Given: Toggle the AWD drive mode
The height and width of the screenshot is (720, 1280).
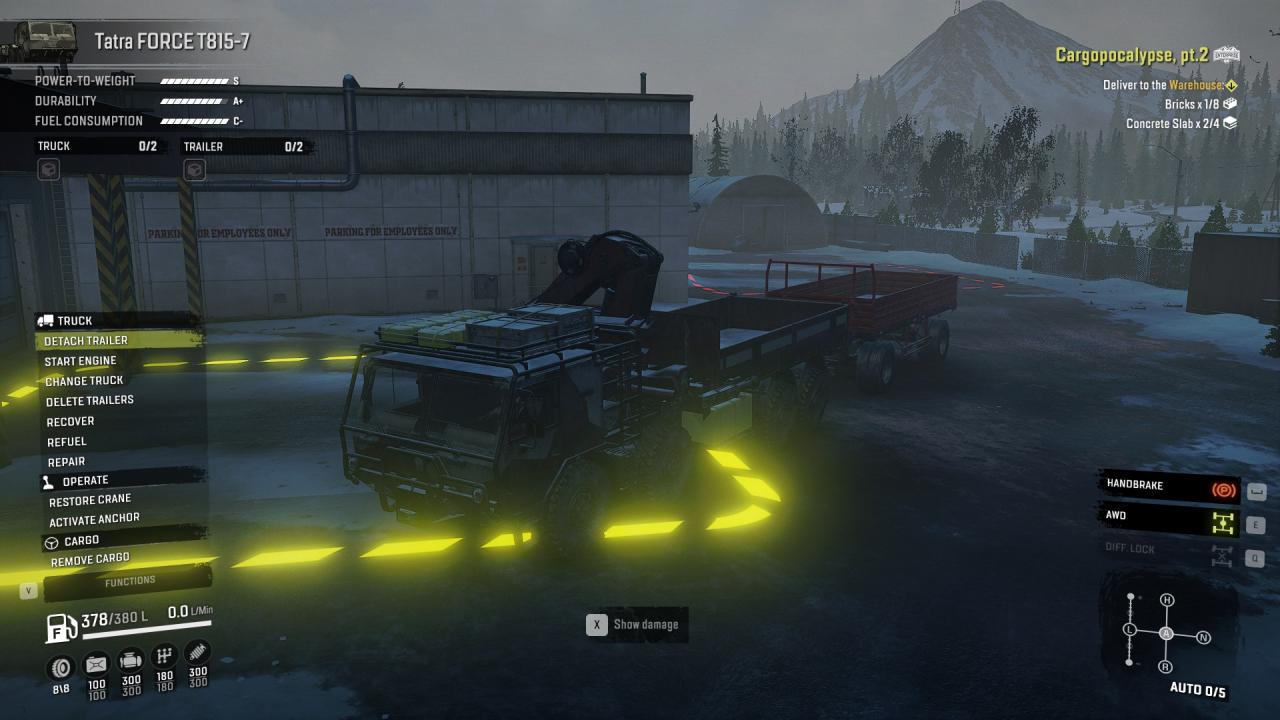Looking at the screenshot, I should click(1168, 518).
